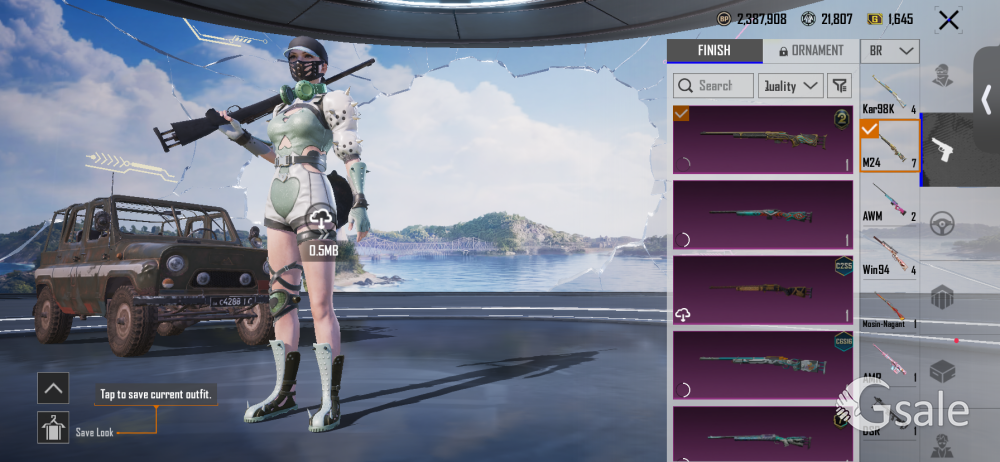1000x462 pixels.
Task: Select the Kar98K weapon entry
Action: click(x=889, y=95)
